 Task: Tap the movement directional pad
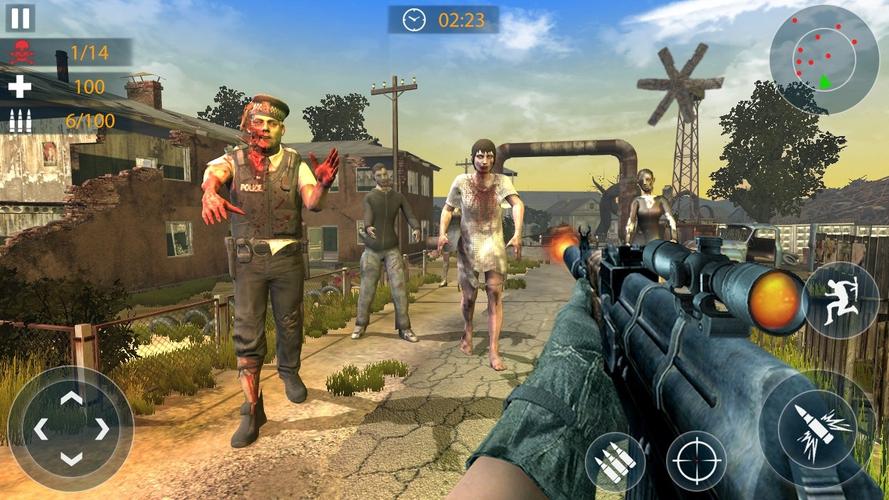[x=71, y=429]
